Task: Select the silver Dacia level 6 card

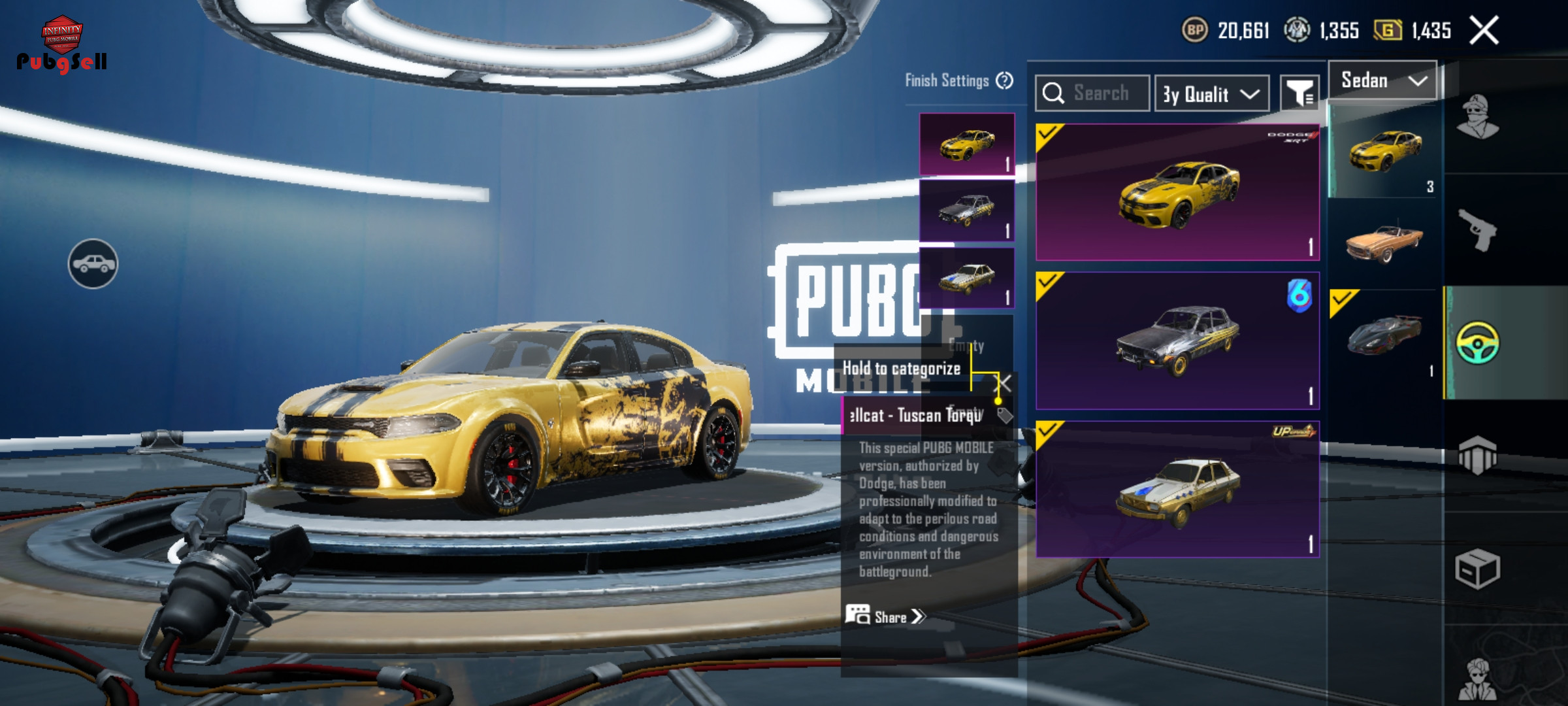Action: pos(1177,341)
